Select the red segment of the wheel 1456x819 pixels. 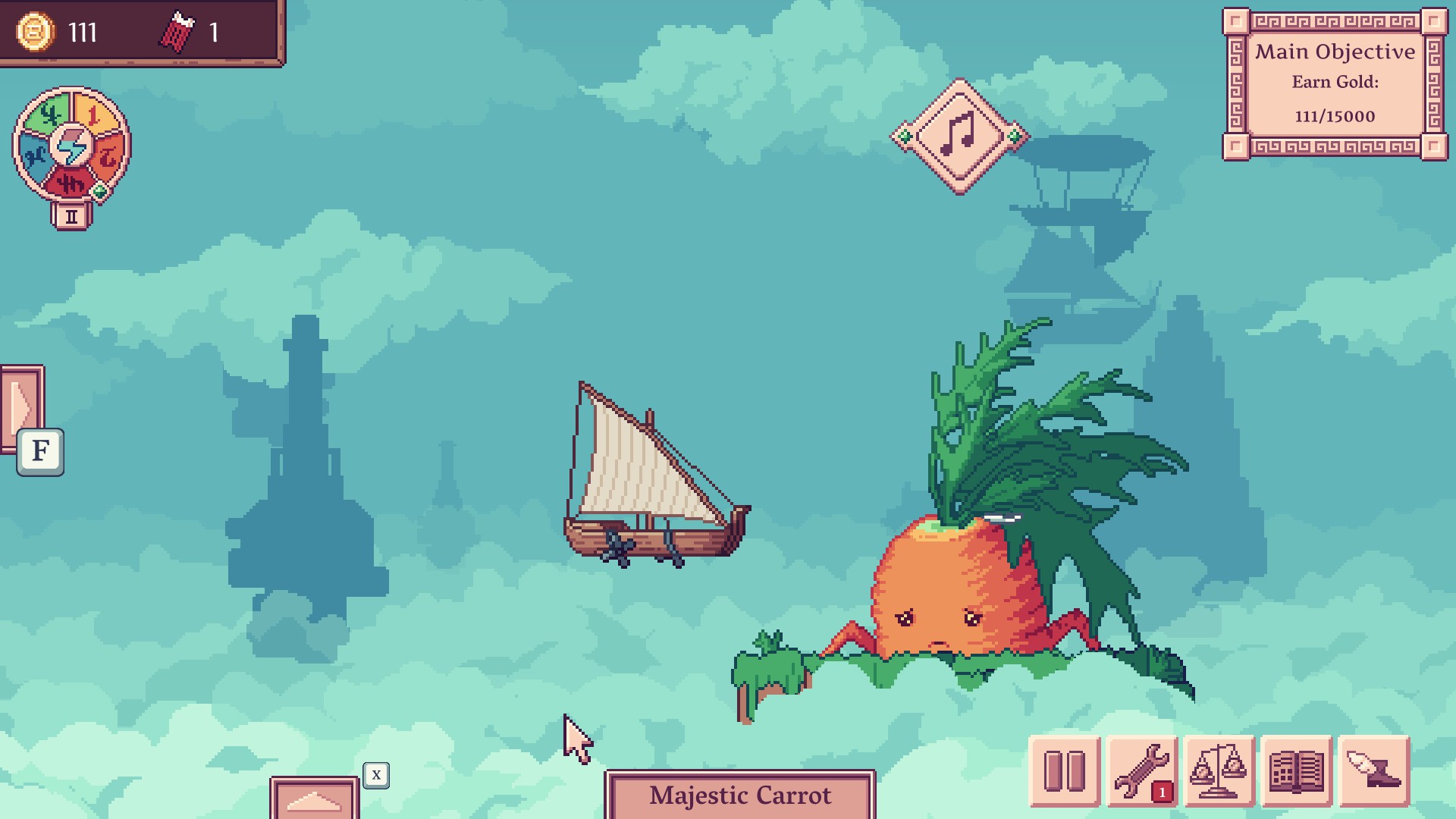coord(71,183)
